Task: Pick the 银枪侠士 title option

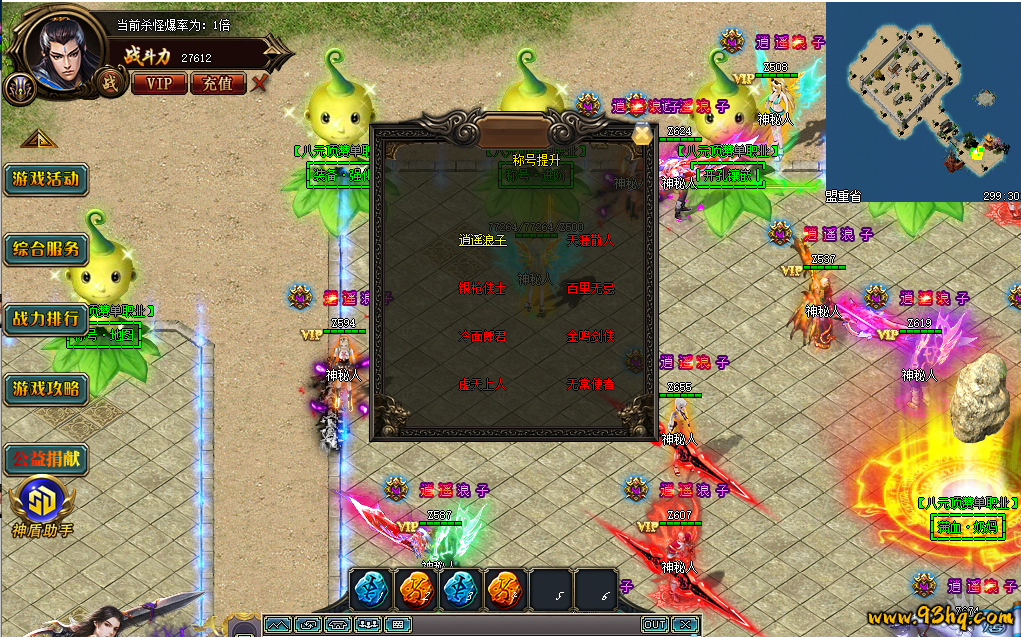Action: (x=483, y=289)
